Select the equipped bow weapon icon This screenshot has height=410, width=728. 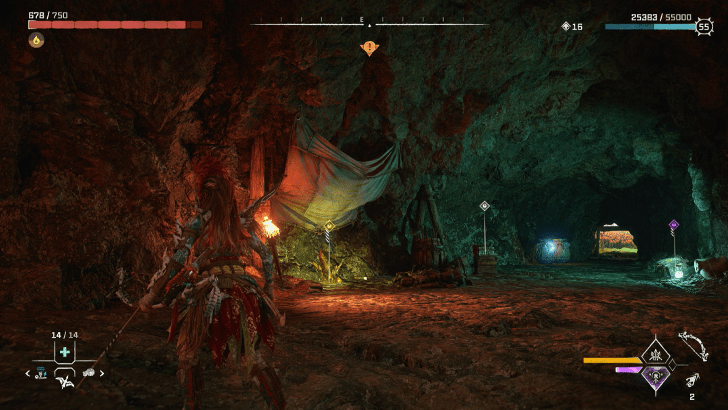click(x=692, y=346)
